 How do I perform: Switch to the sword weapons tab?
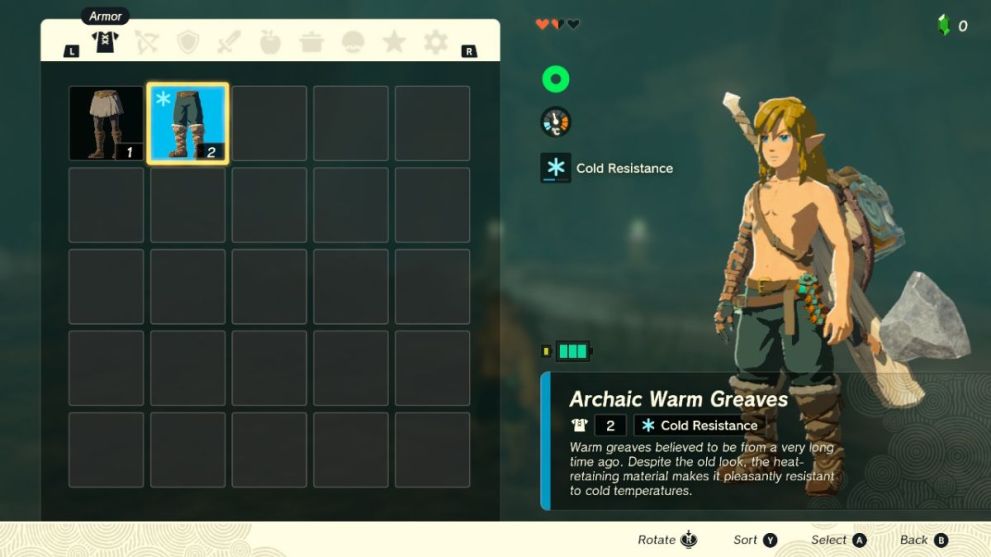229,42
